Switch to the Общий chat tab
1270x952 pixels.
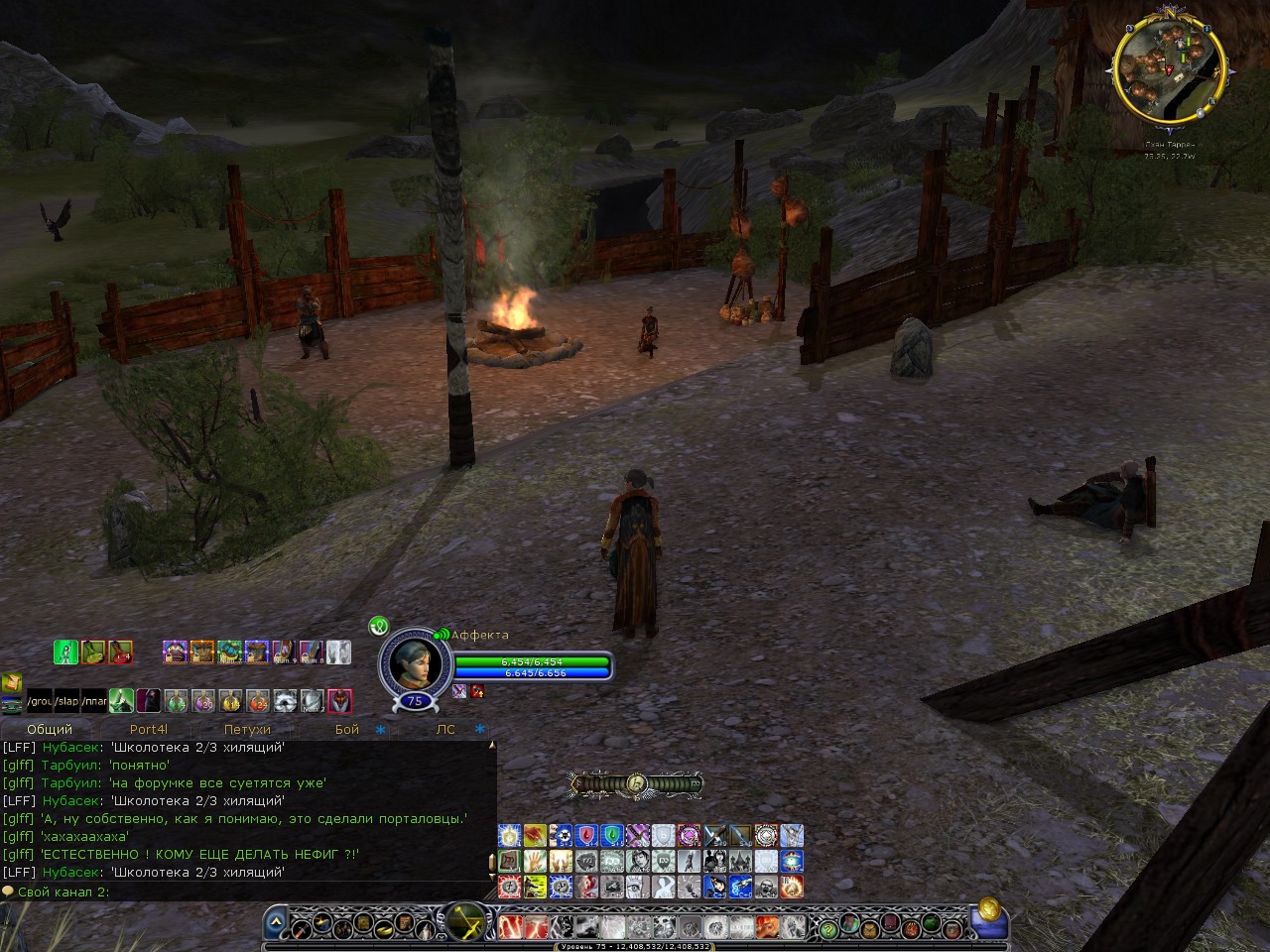click(50, 729)
